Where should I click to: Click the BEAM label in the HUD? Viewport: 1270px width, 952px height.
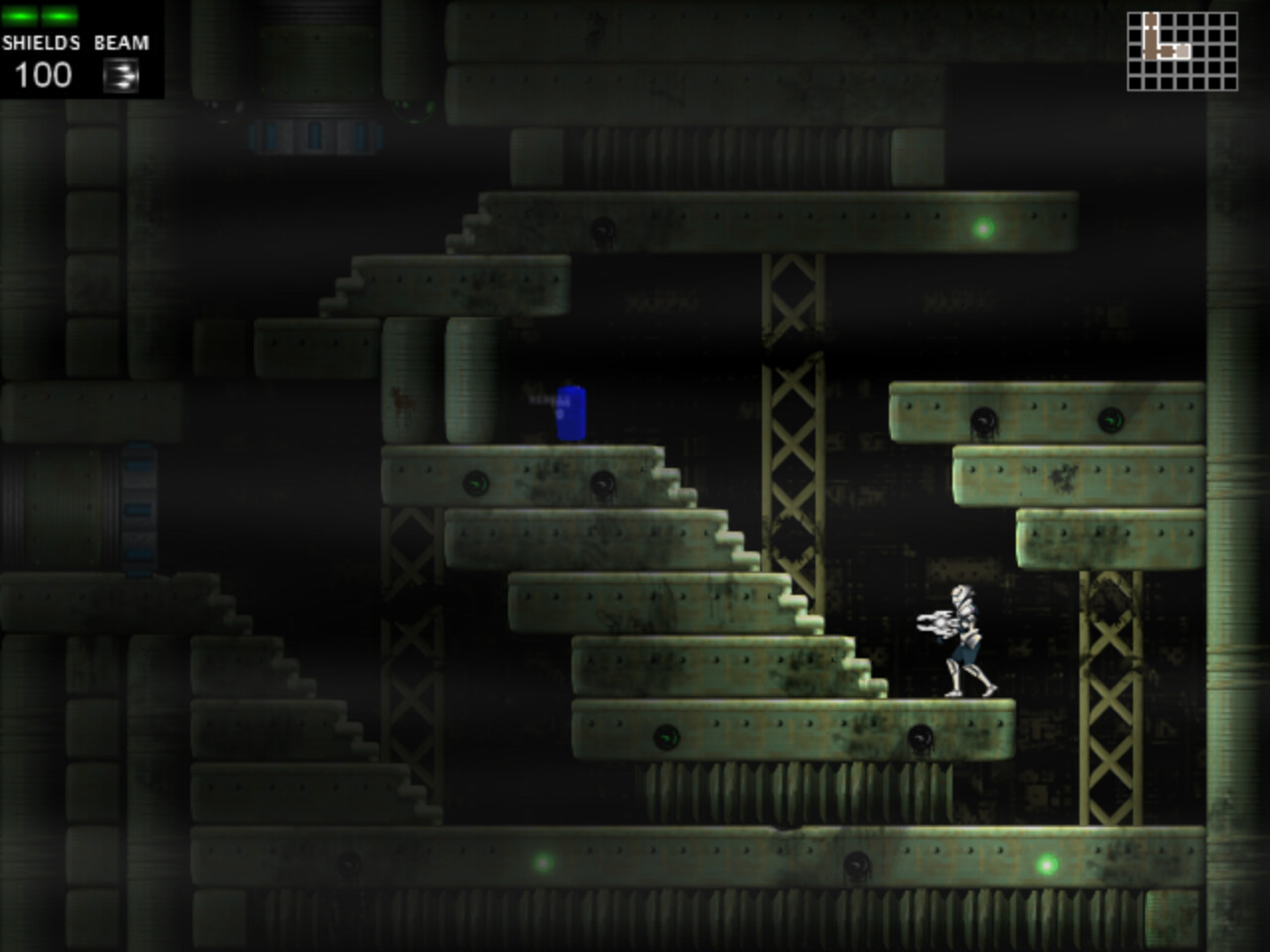tap(120, 43)
